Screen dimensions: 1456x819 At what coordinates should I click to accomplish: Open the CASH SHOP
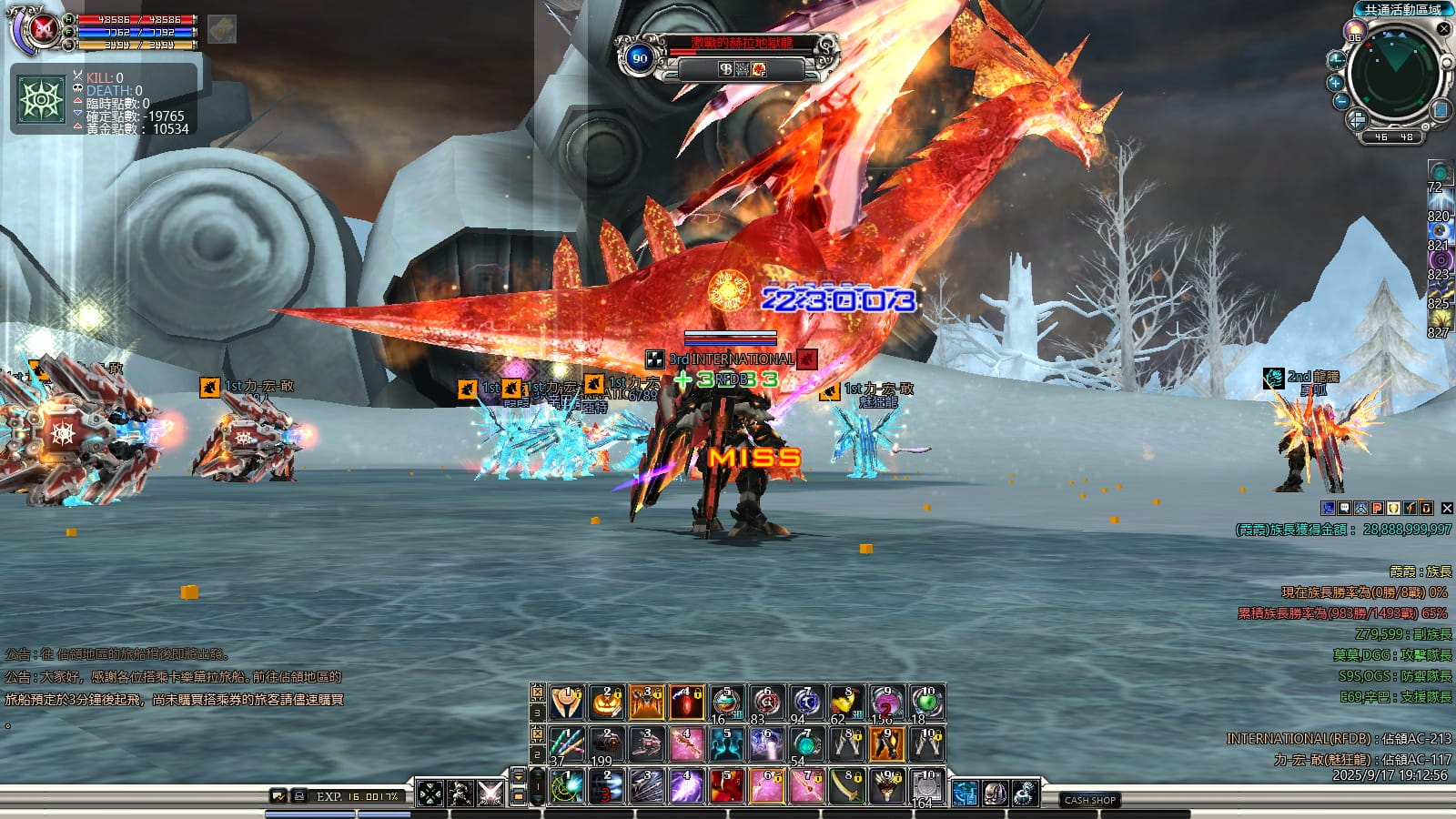(1089, 800)
